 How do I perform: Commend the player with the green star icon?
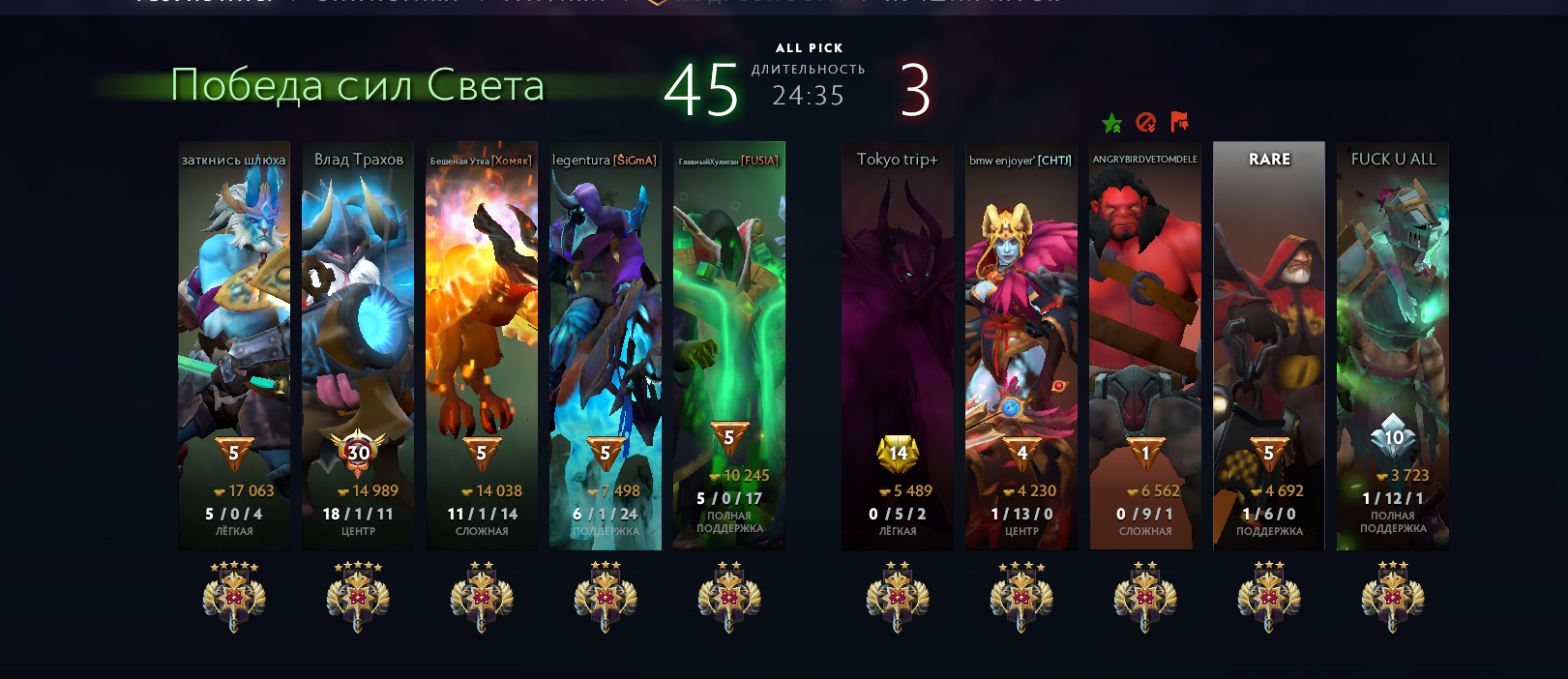1112,123
